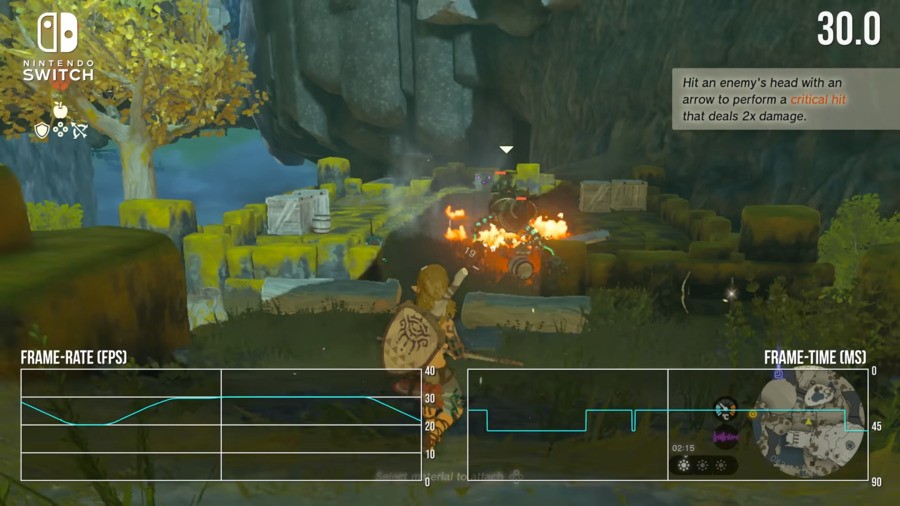Click the Nintendo Switch logo overlay
The image size is (900, 506).
click(58, 47)
